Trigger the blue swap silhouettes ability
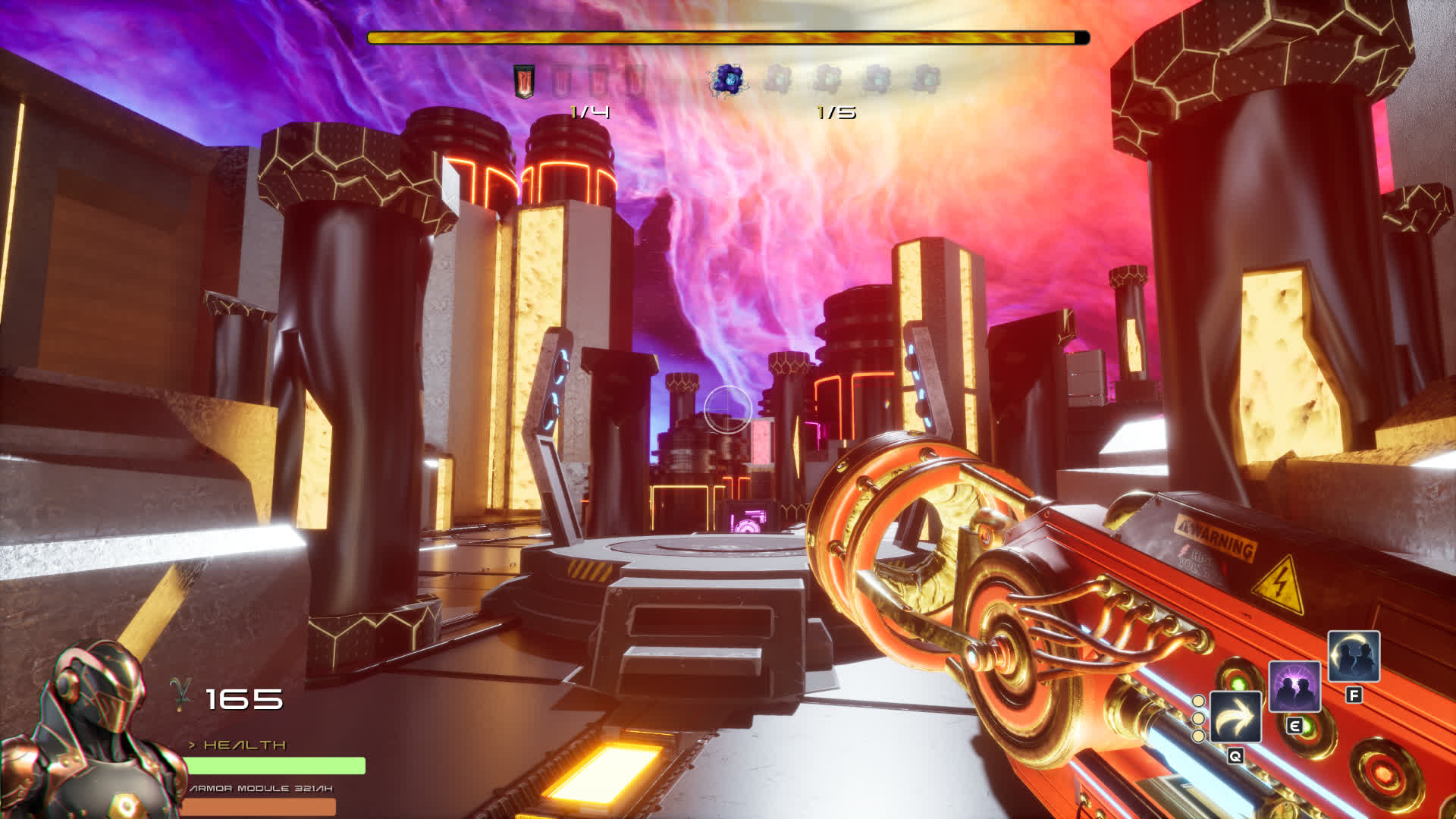Screen dimensions: 1456x819 [x=1354, y=656]
